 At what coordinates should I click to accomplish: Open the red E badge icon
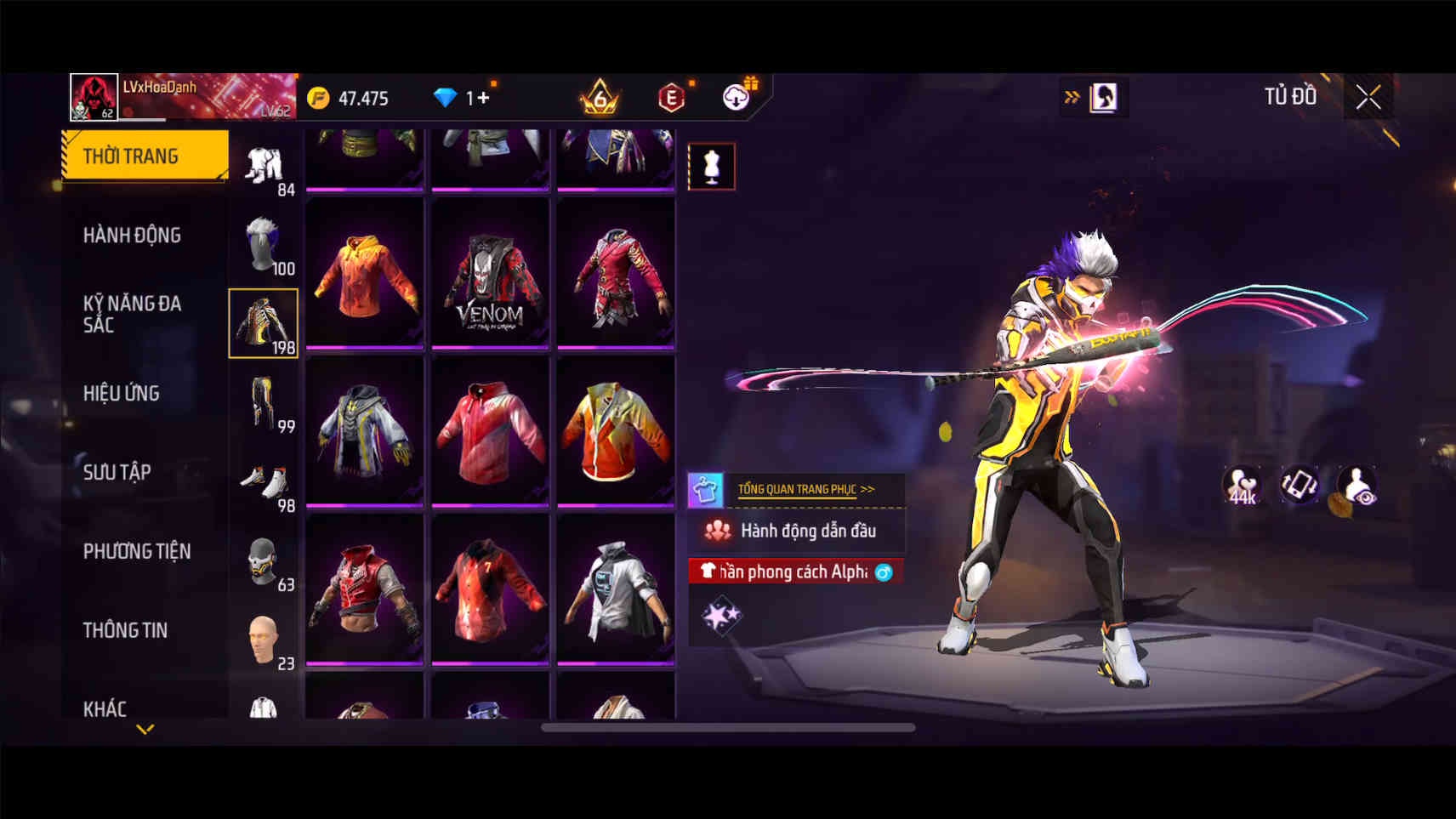click(671, 98)
